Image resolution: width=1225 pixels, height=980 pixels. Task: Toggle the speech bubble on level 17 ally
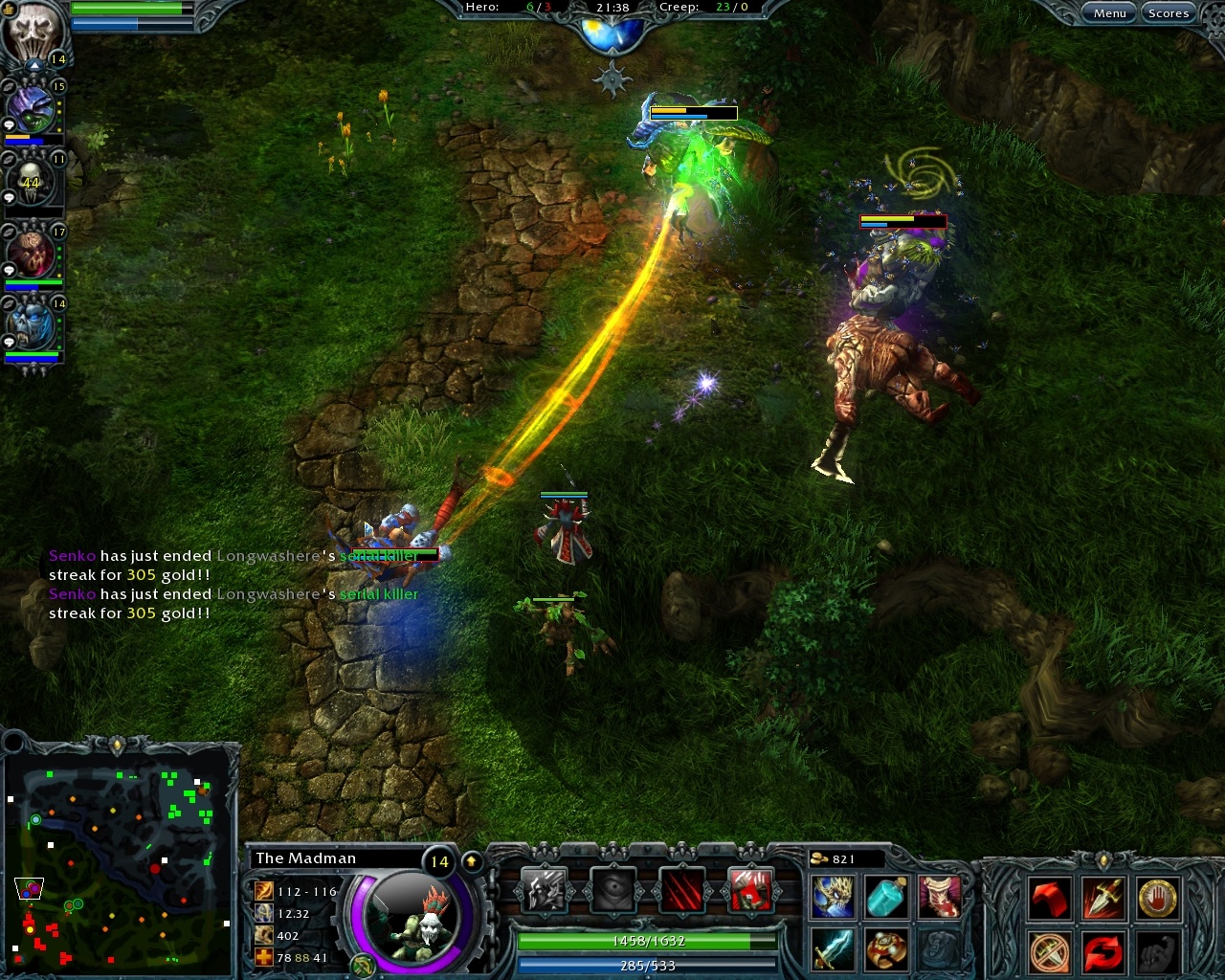8,269
